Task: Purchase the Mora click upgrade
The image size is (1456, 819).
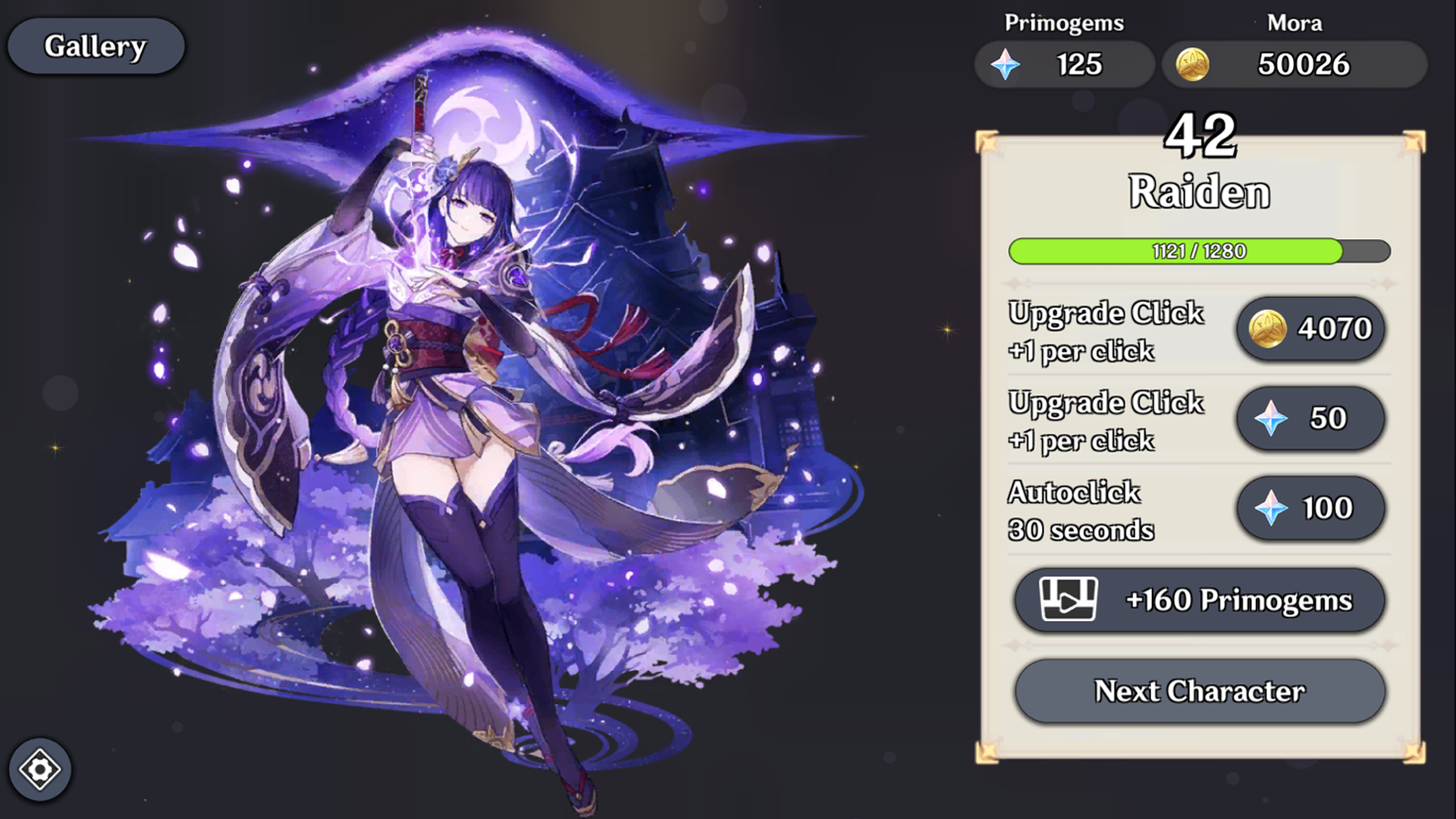Action: click(x=1310, y=328)
